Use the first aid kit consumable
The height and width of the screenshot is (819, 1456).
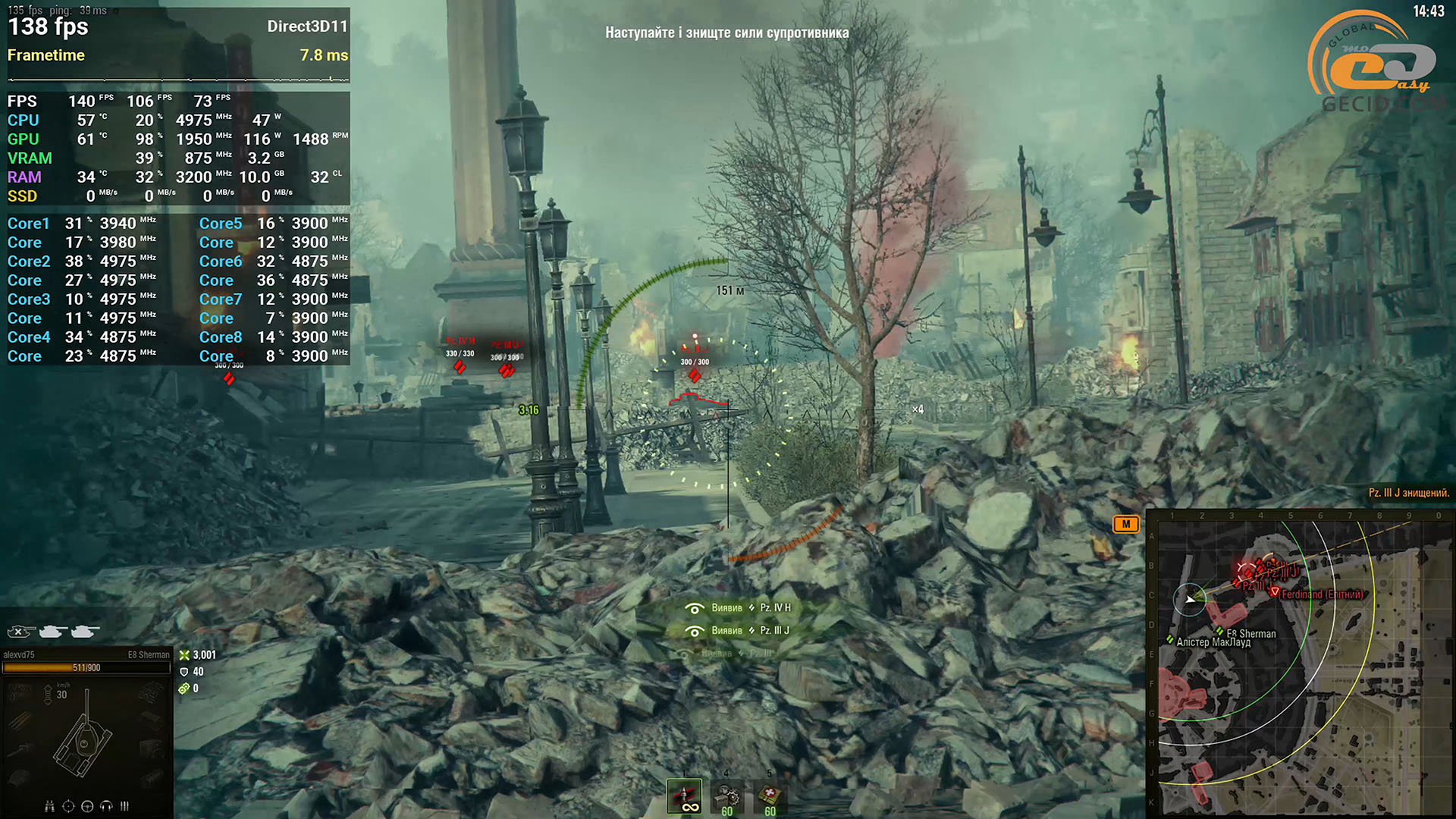coord(770,796)
